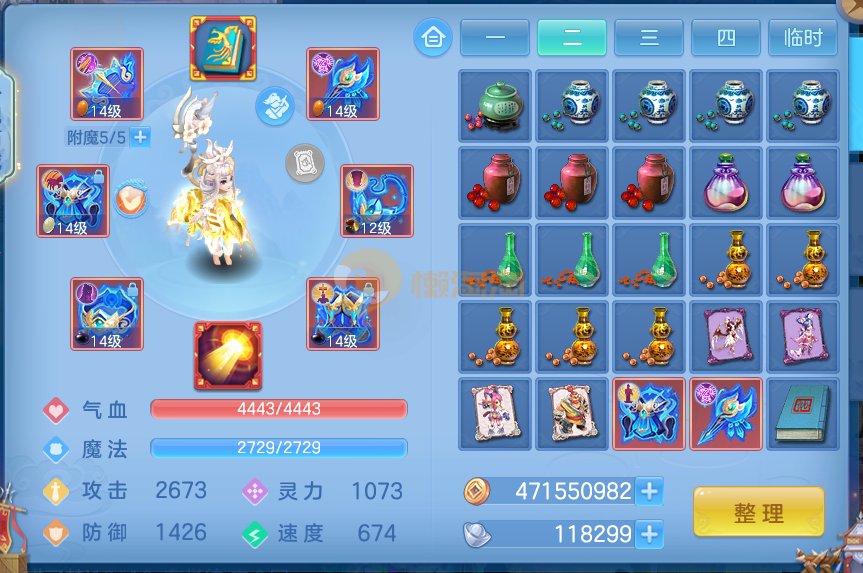
Task: Select inventory tab 四
Action: click(x=726, y=38)
